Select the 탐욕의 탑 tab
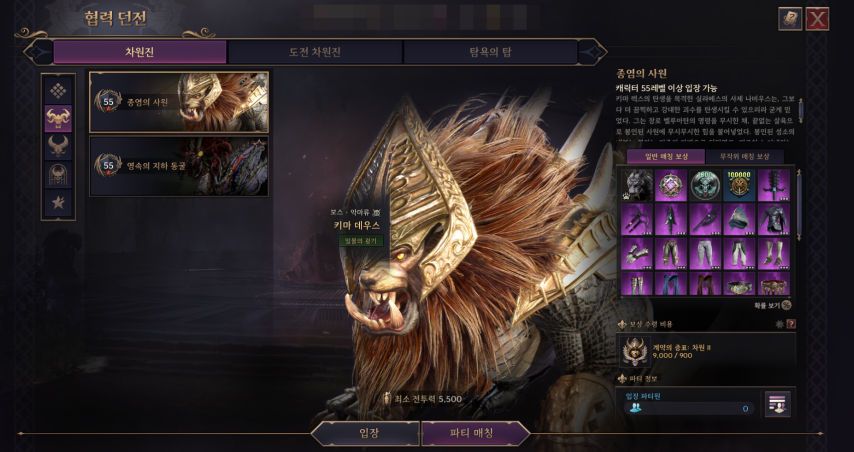 click(490, 52)
